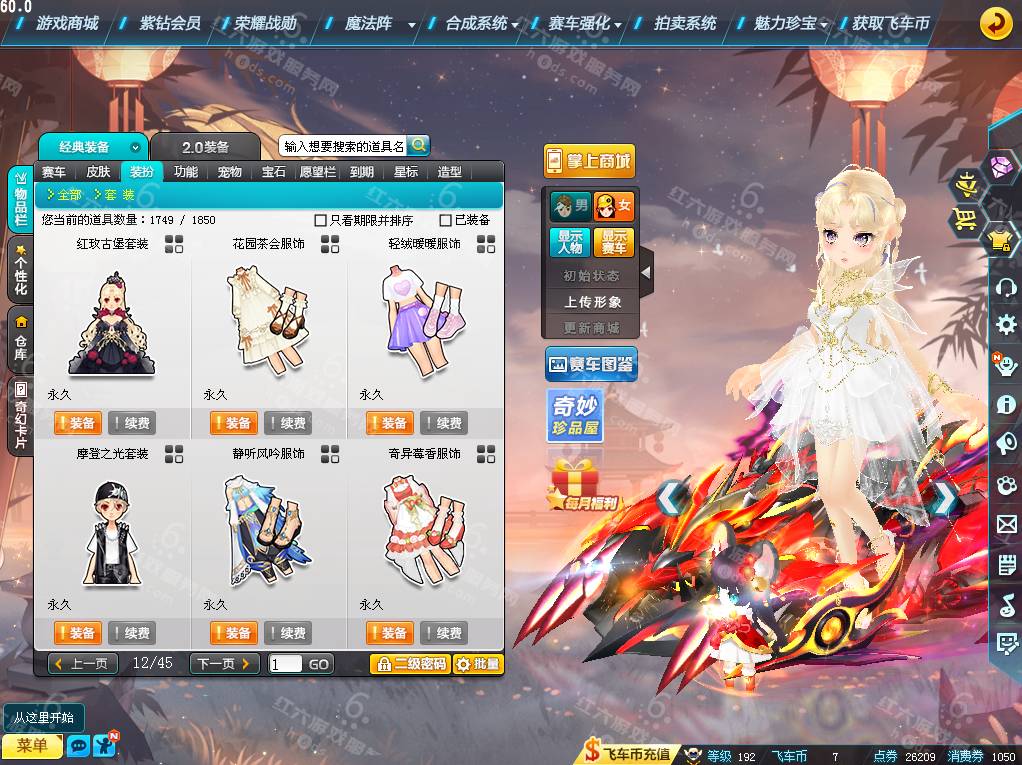The height and width of the screenshot is (765, 1022).
Task: Choose the 上传形象 upload appearance option
Action: click(x=592, y=301)
